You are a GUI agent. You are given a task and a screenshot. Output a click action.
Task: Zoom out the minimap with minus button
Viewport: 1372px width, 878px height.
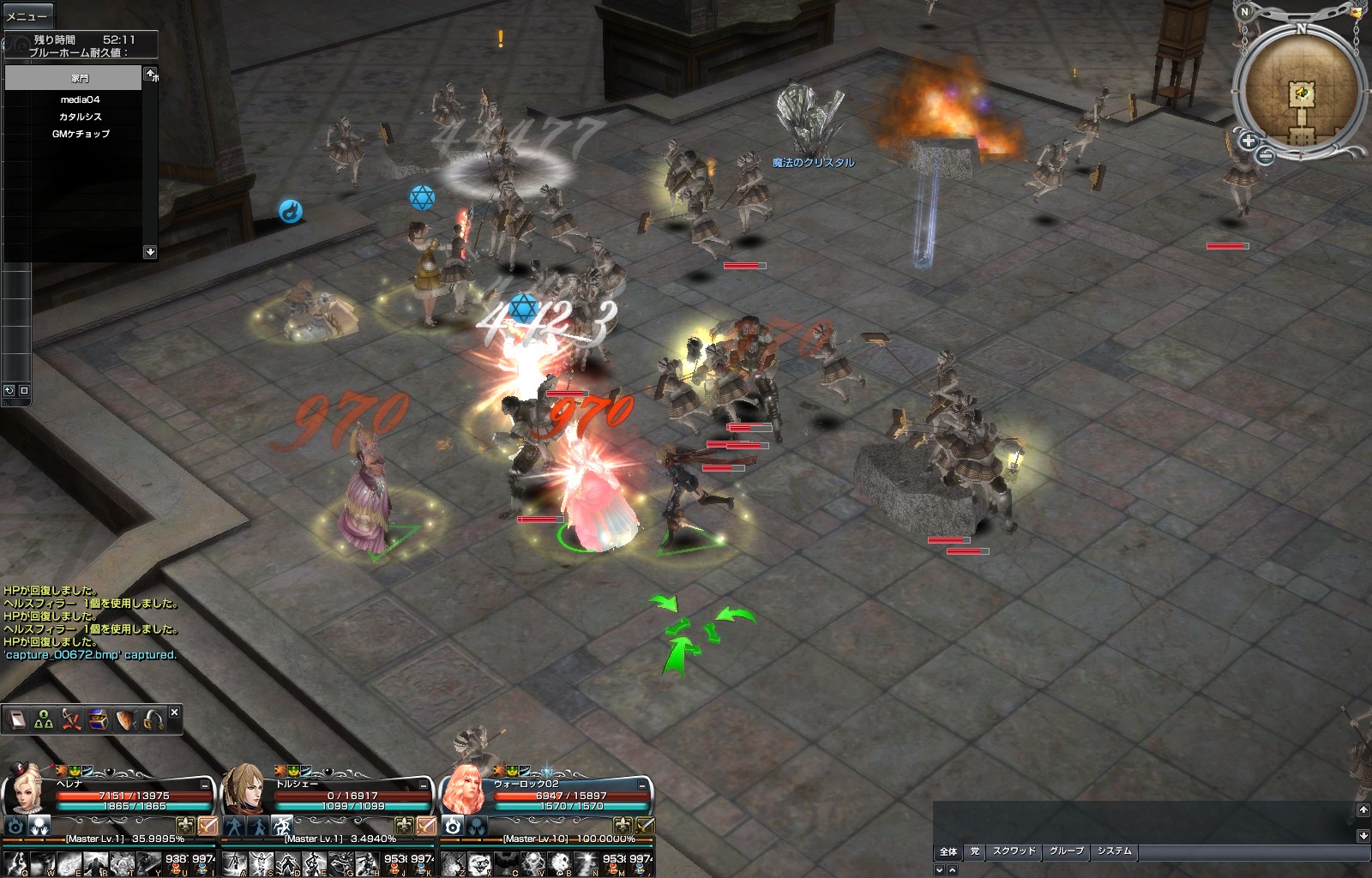[x=1266, y=155]
